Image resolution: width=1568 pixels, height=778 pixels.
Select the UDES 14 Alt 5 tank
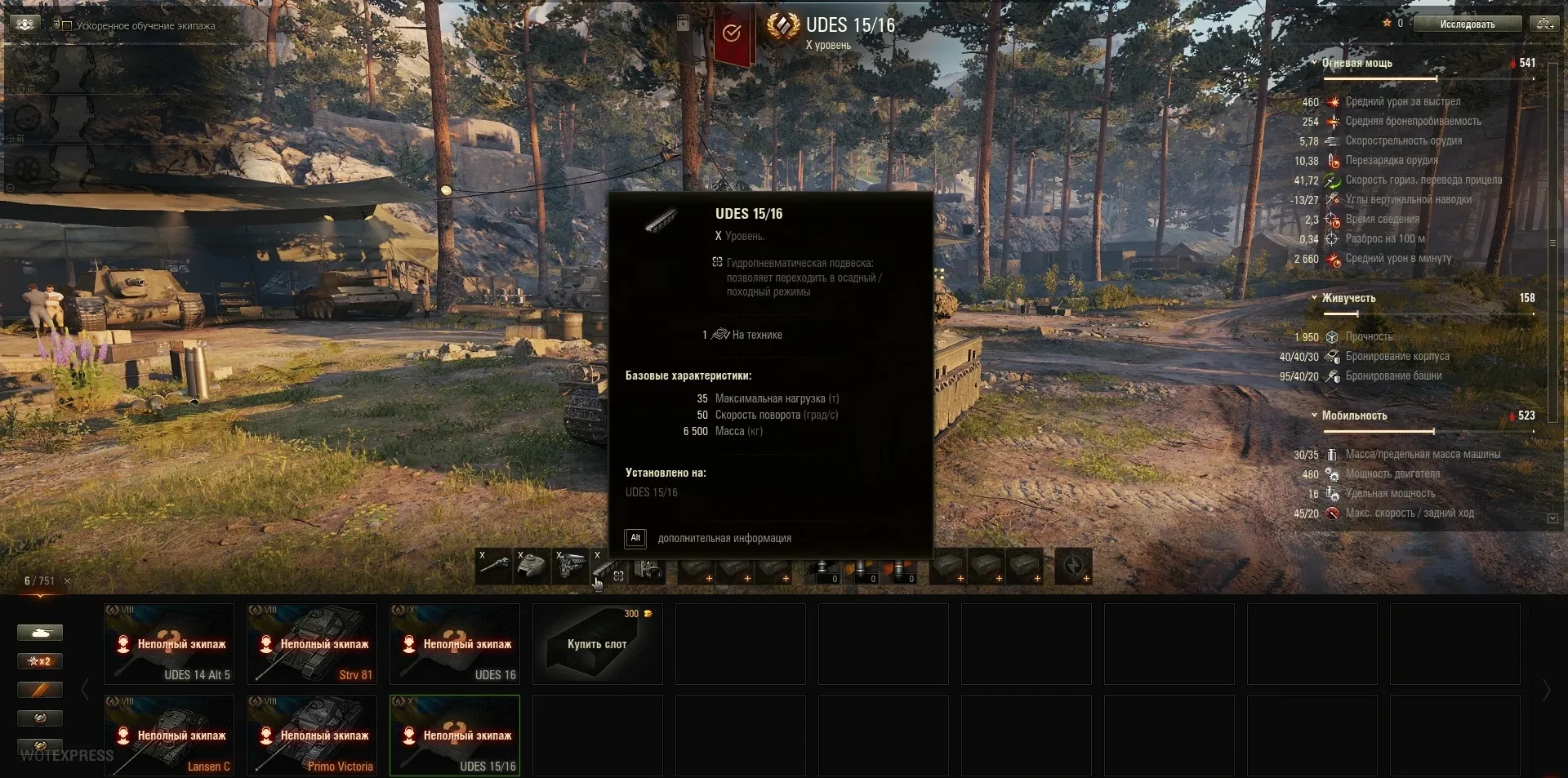point(169,644)
